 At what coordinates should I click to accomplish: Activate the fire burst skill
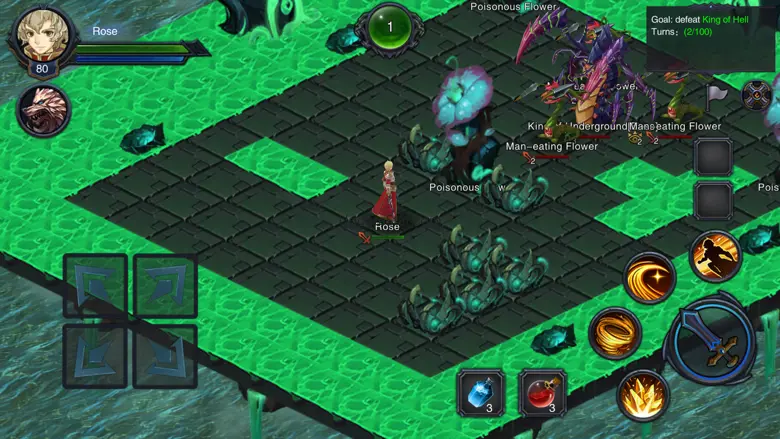point(642,395)
